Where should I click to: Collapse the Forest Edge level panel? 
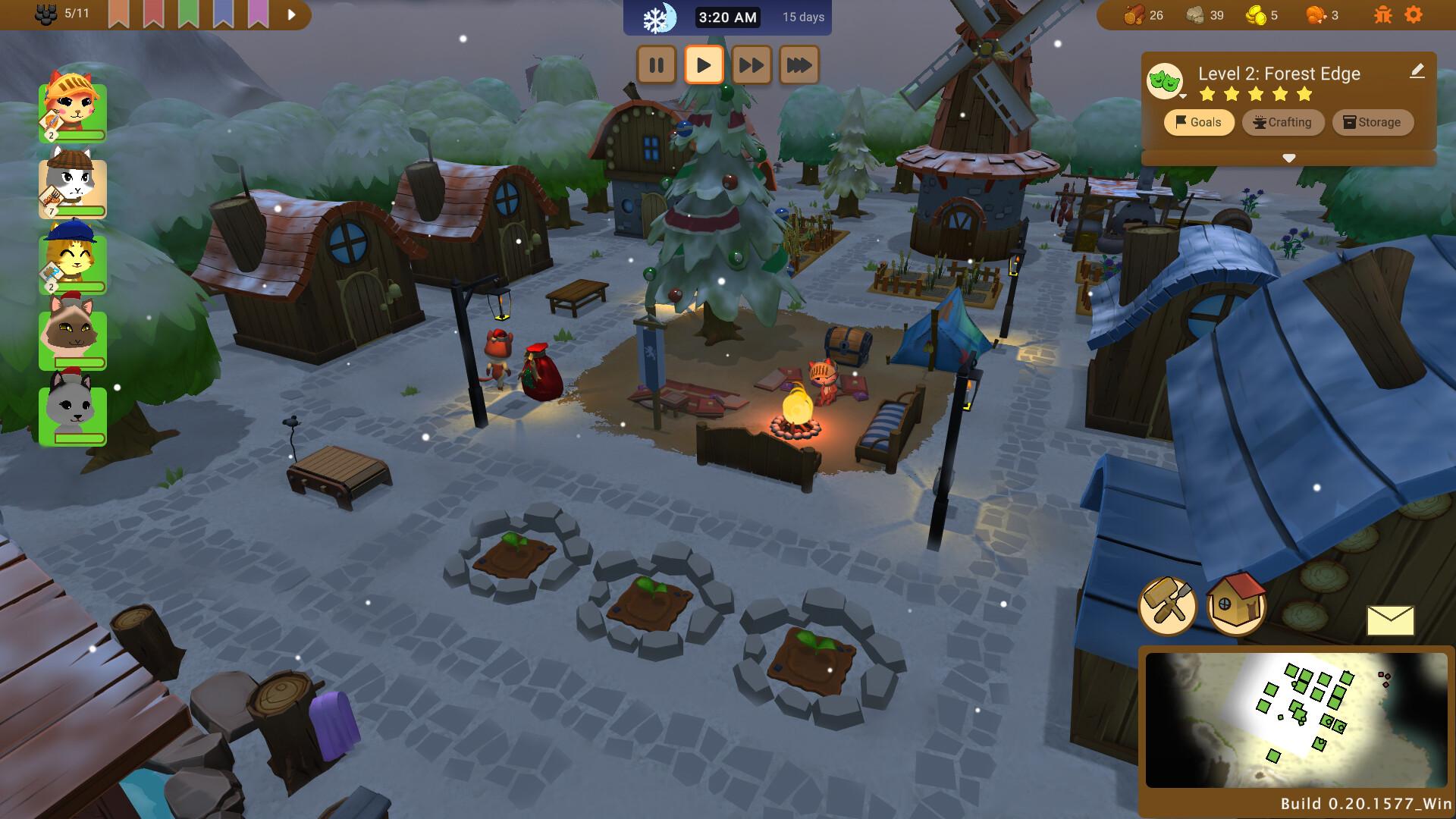(x=1288, y=158)
